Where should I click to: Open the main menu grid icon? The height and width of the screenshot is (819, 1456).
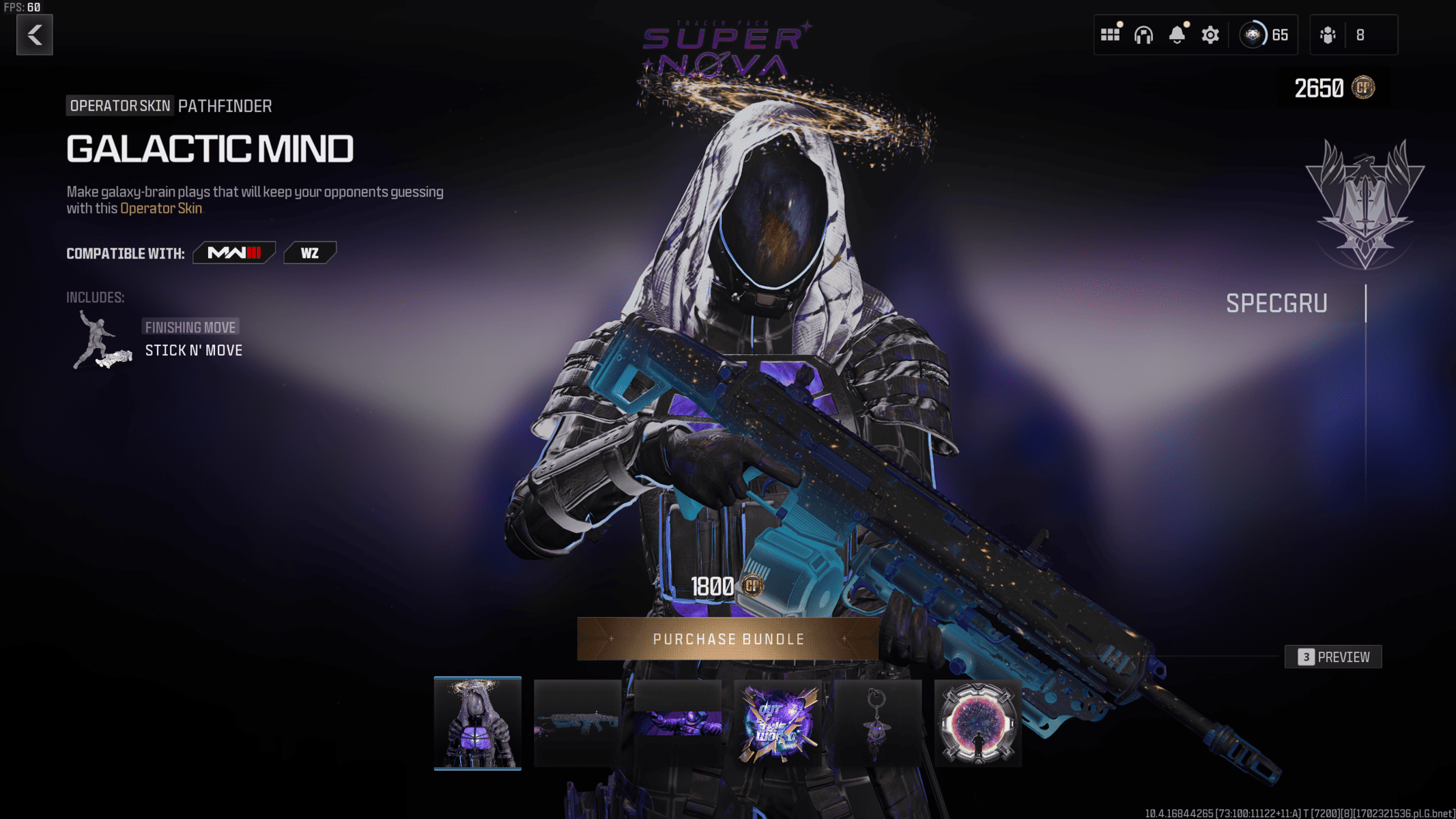[1110, 34]
